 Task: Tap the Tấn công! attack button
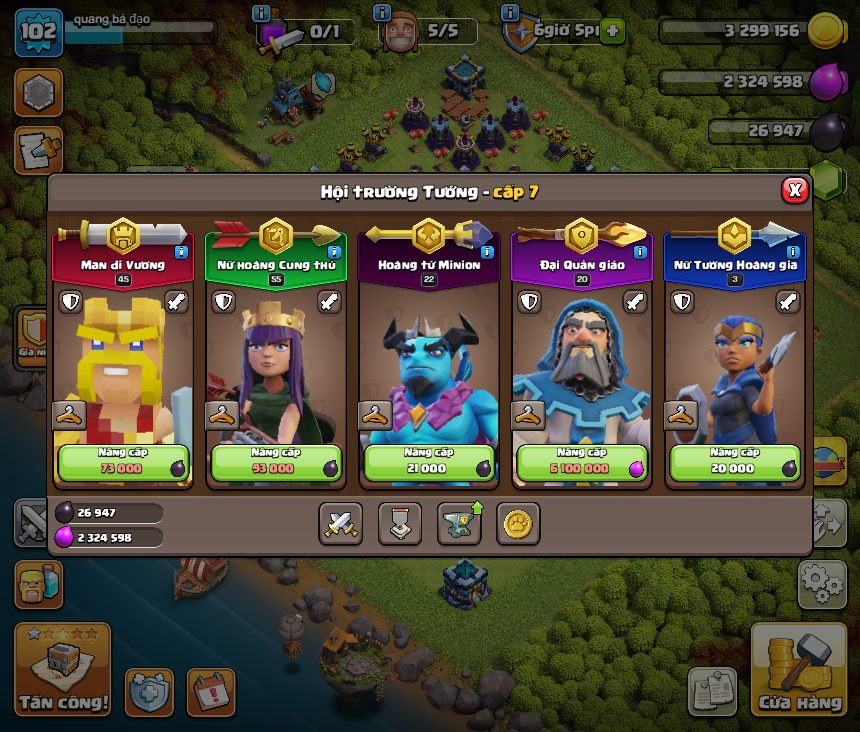62,670
